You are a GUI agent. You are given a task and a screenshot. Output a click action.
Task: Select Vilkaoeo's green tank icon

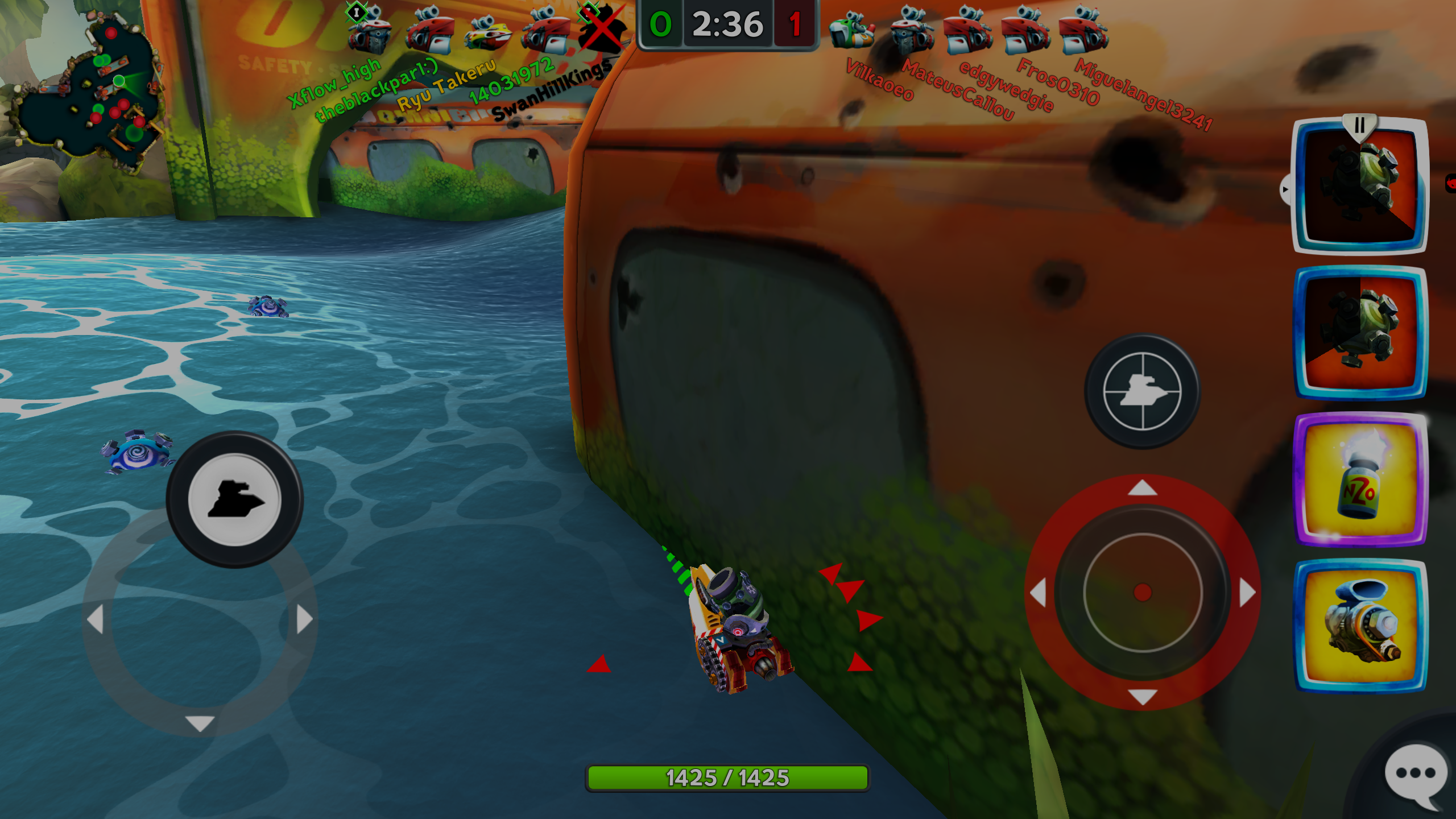tap(851, 31)
